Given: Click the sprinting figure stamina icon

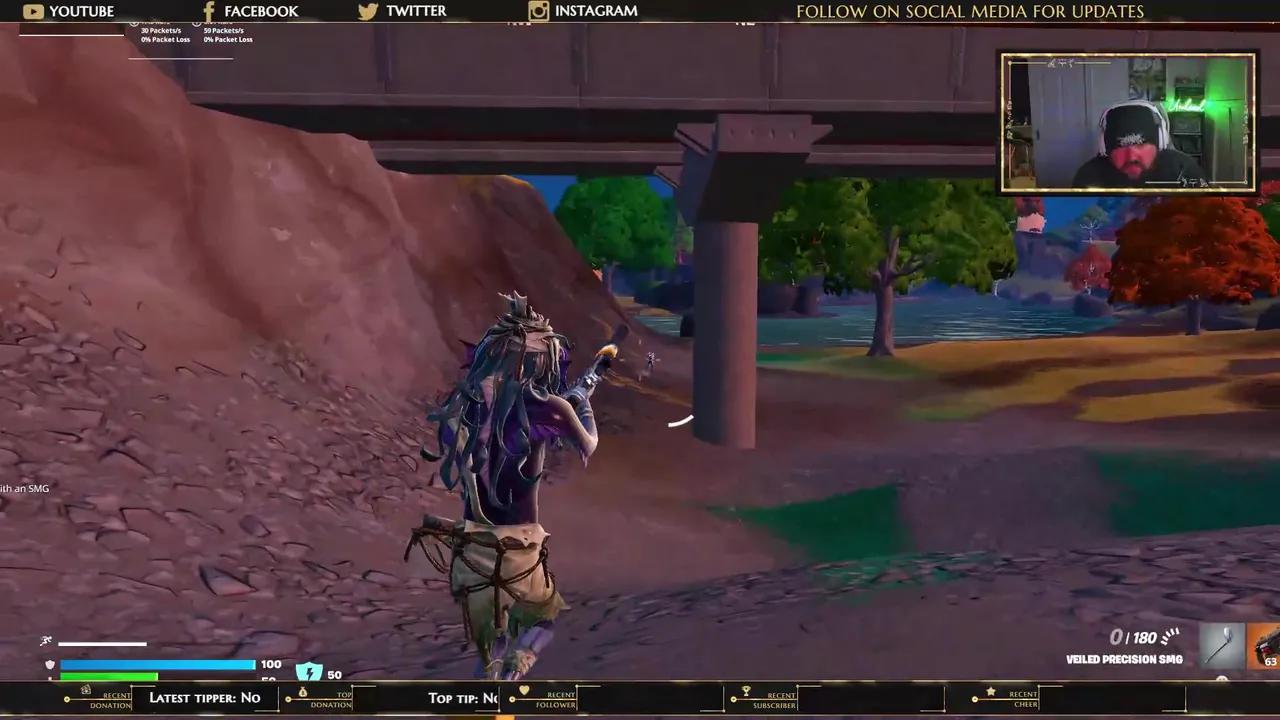Looking at the screenshot, I should (44, 640).
